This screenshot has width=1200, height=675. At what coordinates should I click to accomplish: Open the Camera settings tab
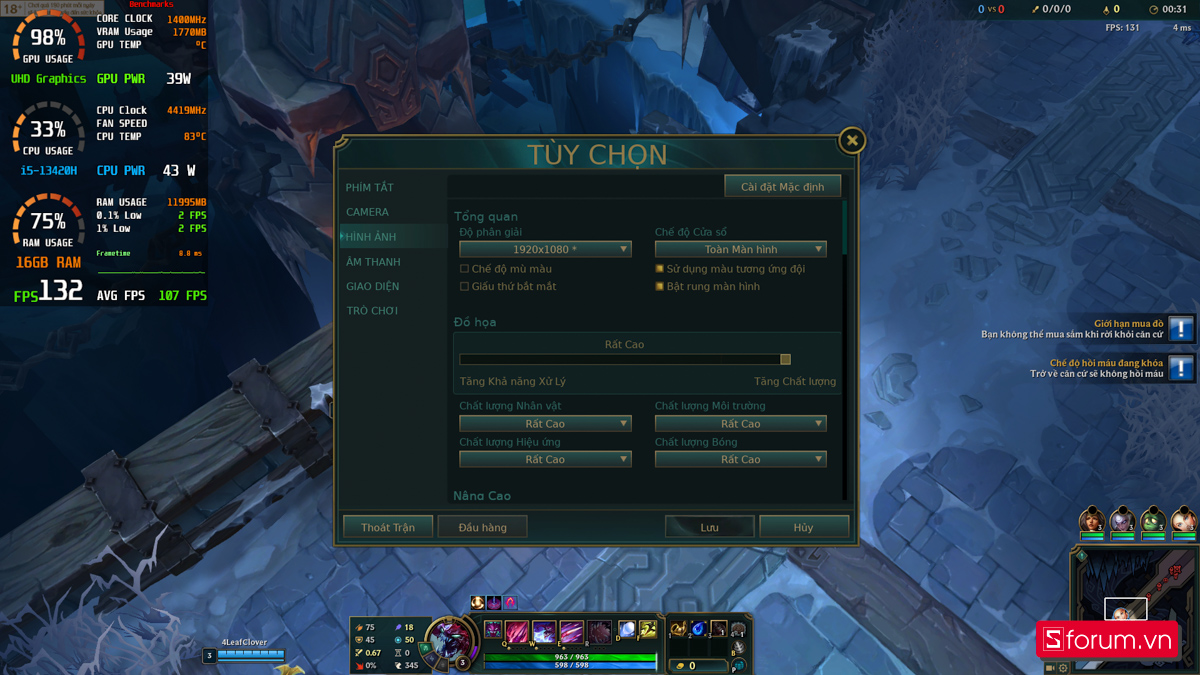click(368, 212)
